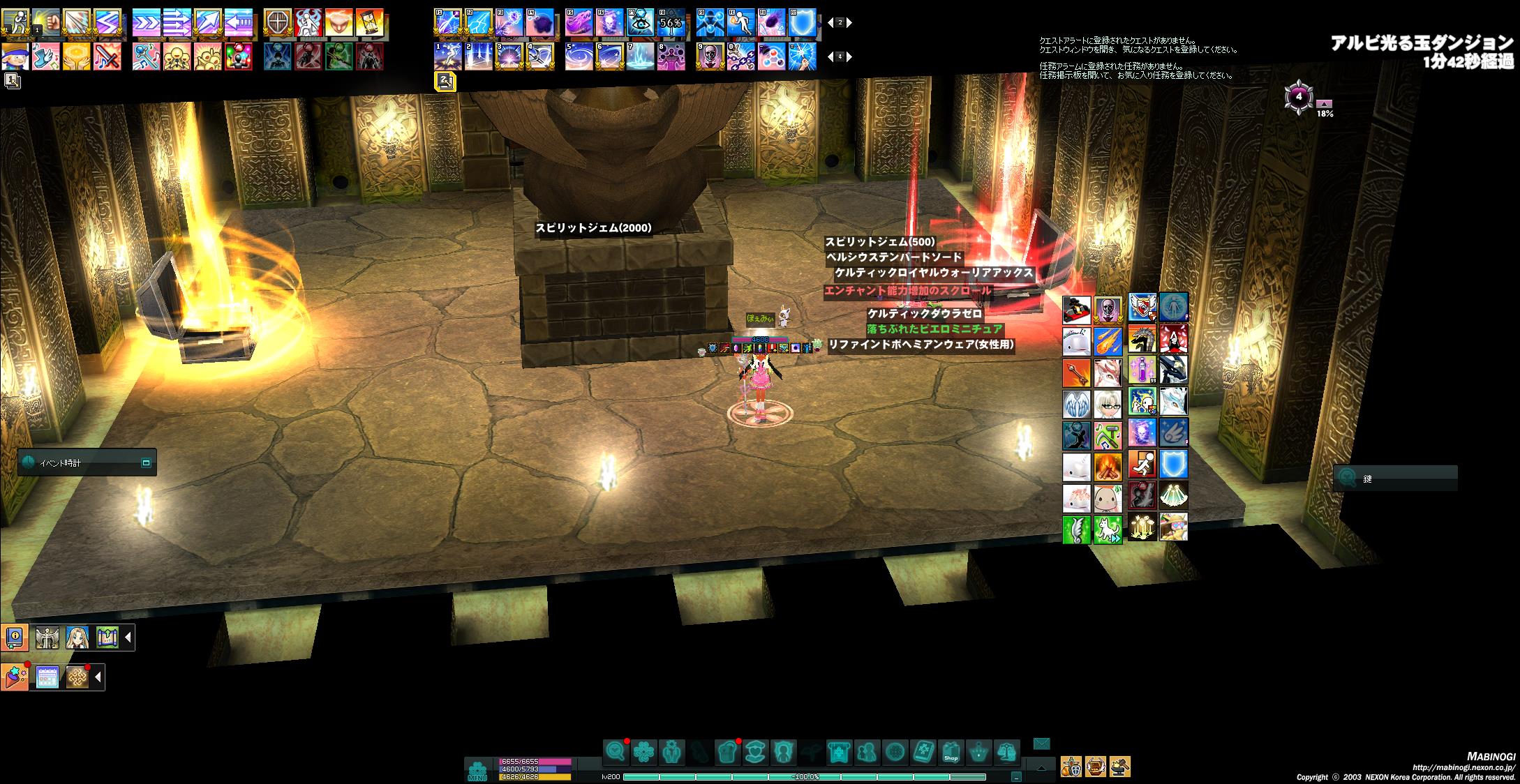Viewport: 1520px width, 784px height.
Task: Open the calendar icon at bottom left
Action: [47, 677]
